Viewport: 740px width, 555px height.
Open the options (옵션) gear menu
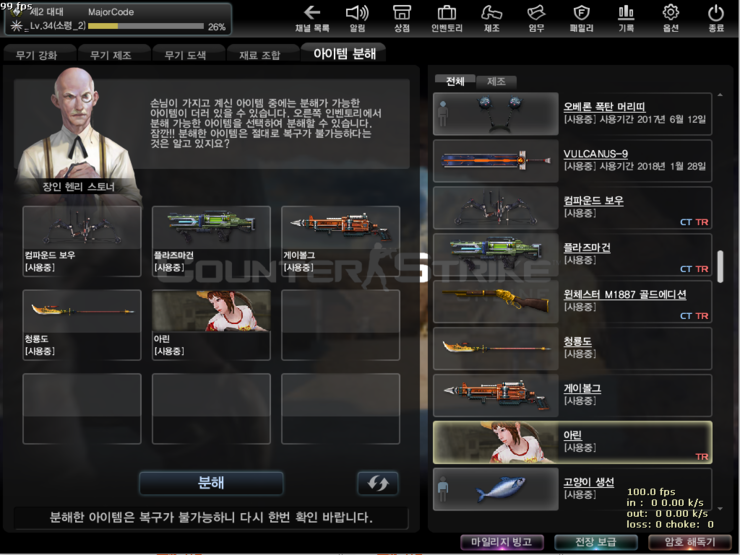click(670, 17)
